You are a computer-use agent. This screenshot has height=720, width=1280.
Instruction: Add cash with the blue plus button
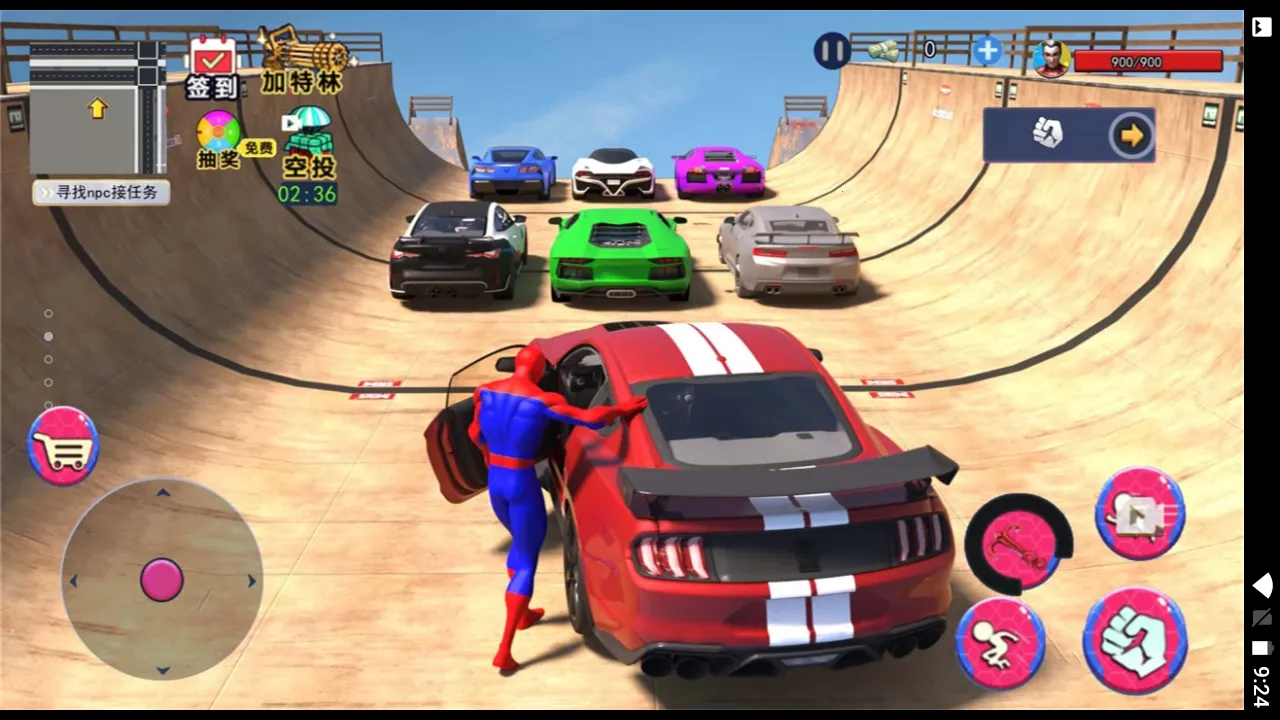coord(986,51)
